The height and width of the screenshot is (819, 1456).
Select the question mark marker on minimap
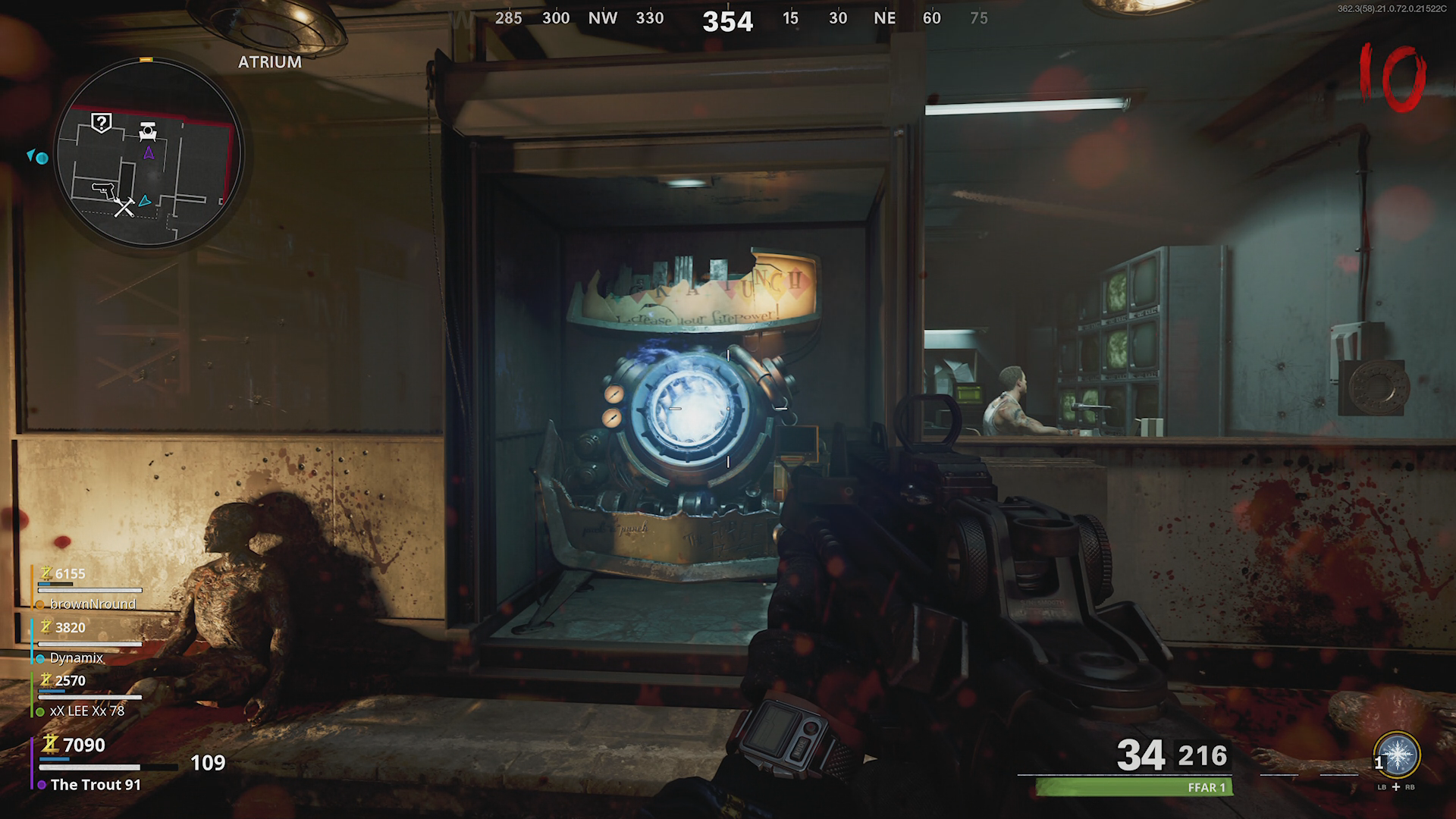(102, 122)
